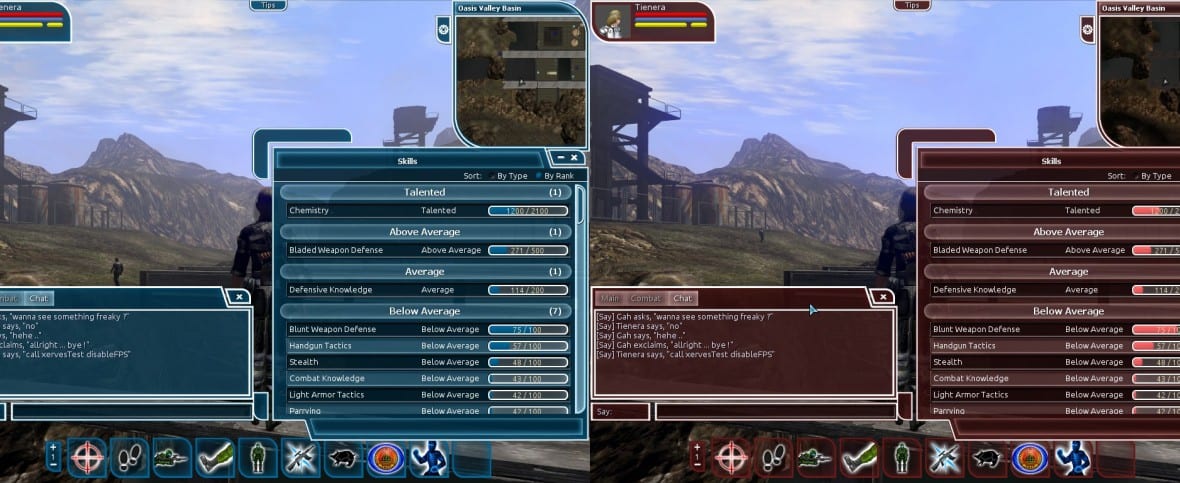Screen dimensions: 1180x483
Task: Activate the red crosshair icon on blue hotbar
Action: tap(87, 456)
